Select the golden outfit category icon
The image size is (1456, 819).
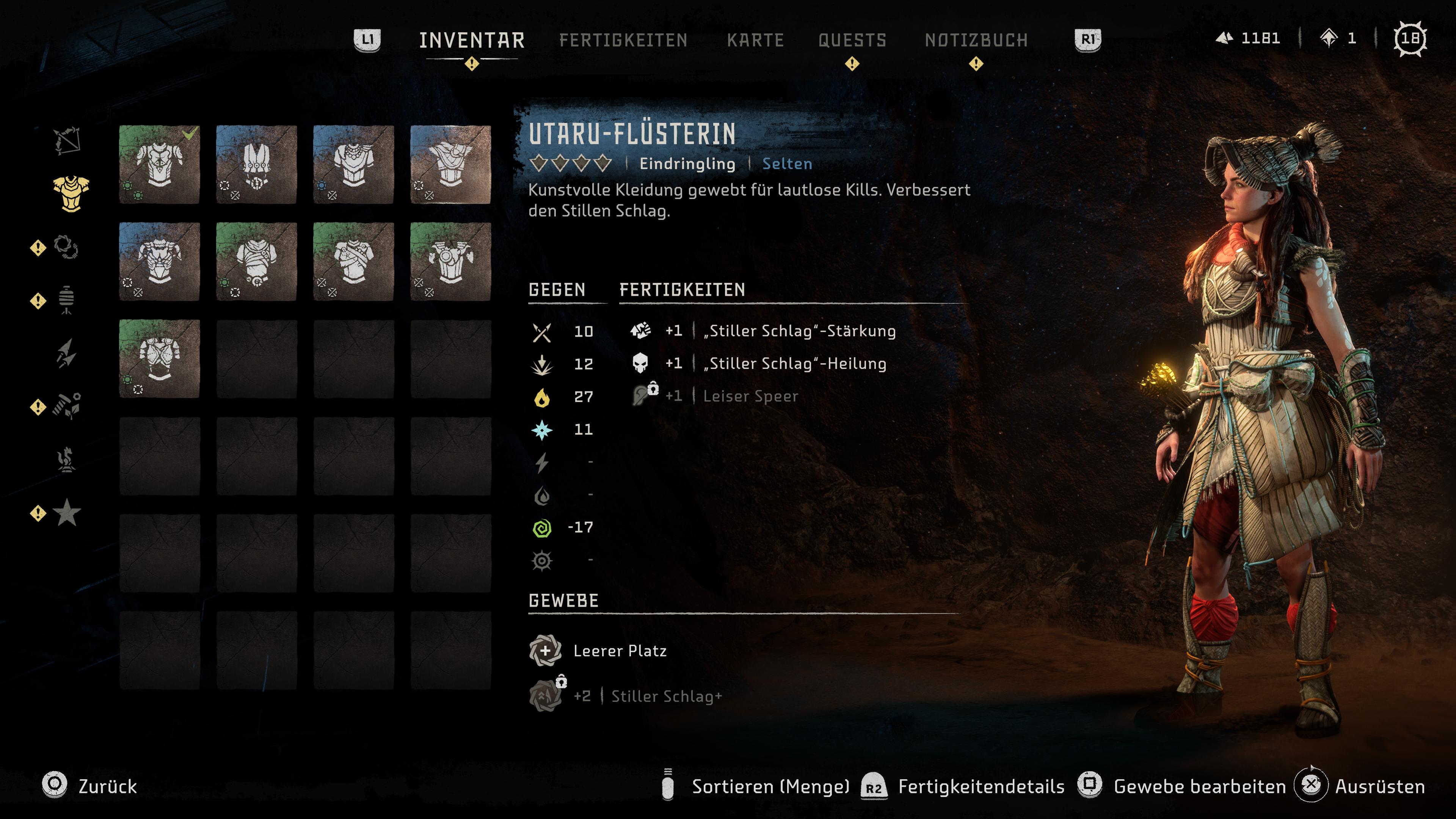pyautogui.click(x=71, y=194)
